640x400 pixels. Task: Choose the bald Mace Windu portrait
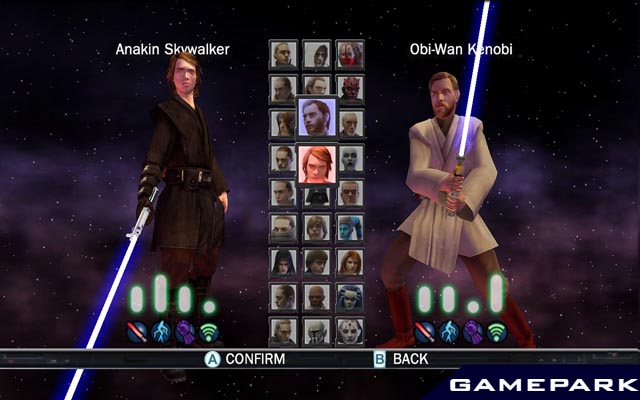click(x=316, y=296)
